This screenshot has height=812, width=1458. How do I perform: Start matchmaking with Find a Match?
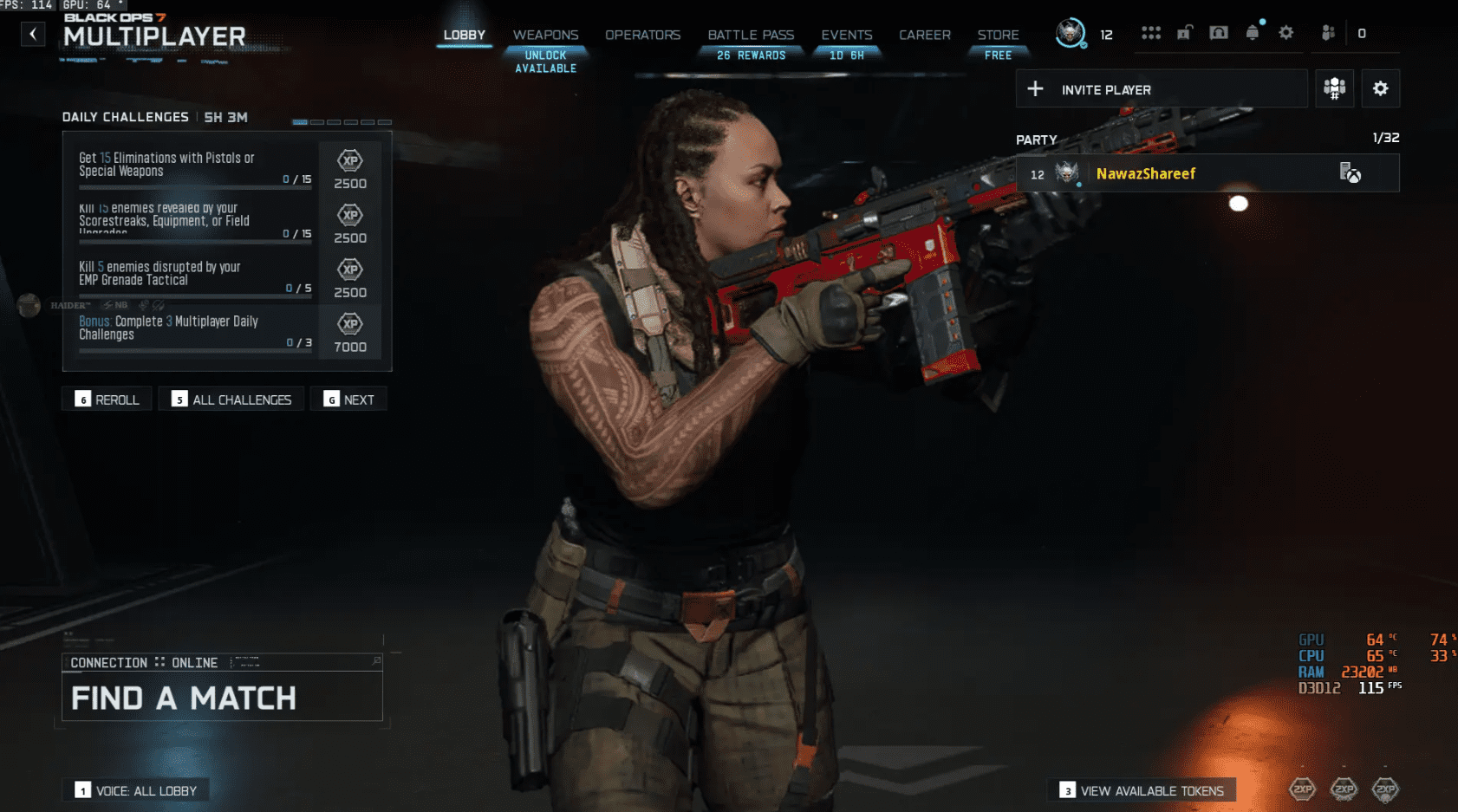coord(222,698)
